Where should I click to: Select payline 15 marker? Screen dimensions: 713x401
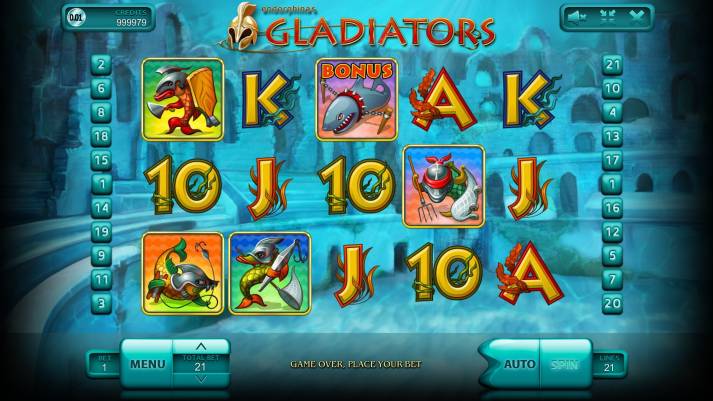pos(100,160)
